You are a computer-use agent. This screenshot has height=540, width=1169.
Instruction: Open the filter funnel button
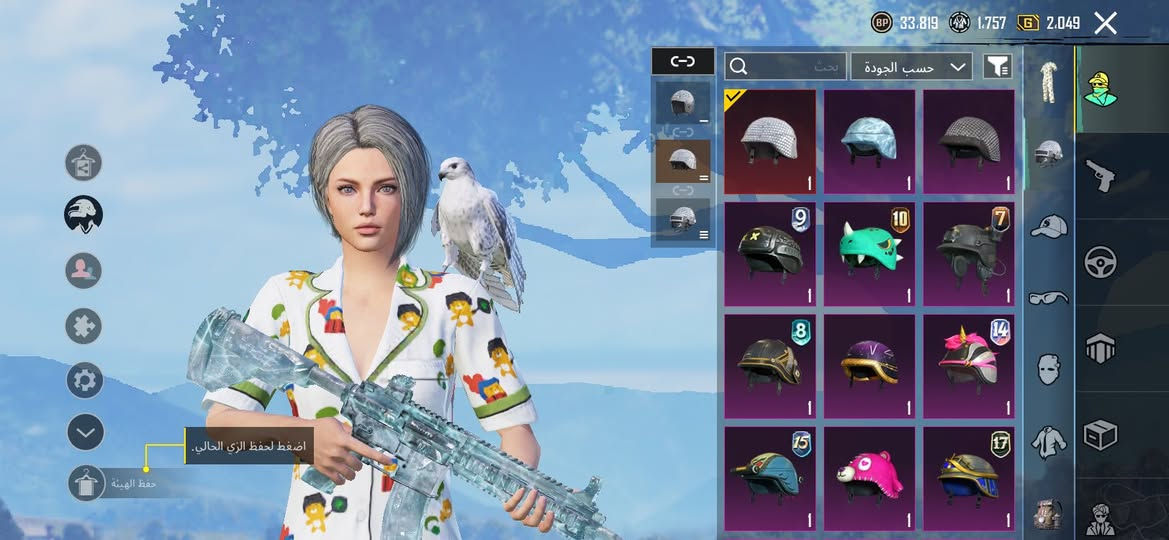click(x=997, y=67)
